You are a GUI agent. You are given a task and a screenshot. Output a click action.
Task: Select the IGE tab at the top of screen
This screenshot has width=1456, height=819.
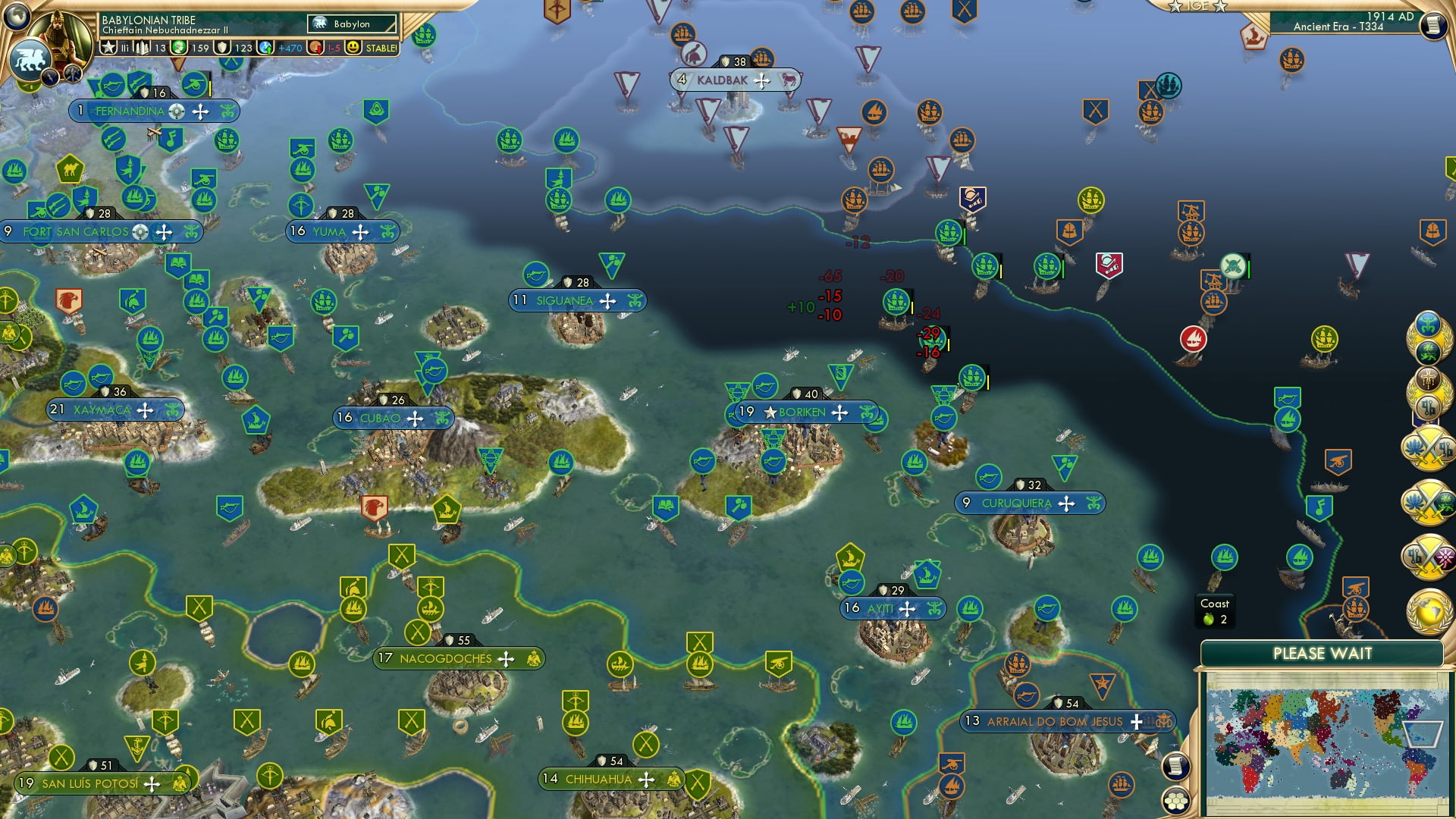[1198, 8]
